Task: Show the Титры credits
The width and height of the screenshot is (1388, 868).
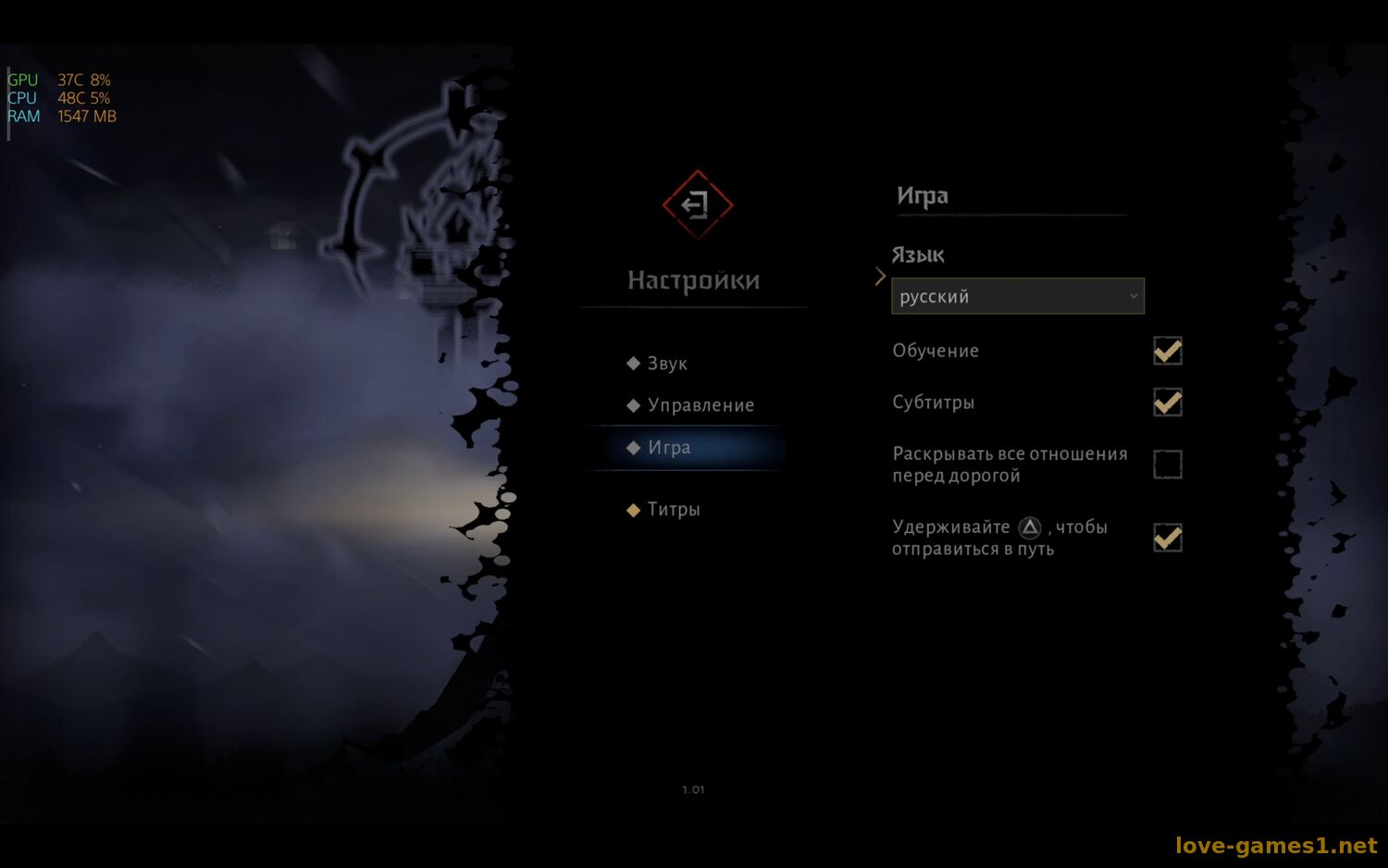Action: pyautogui.click(x=673, y=509)
